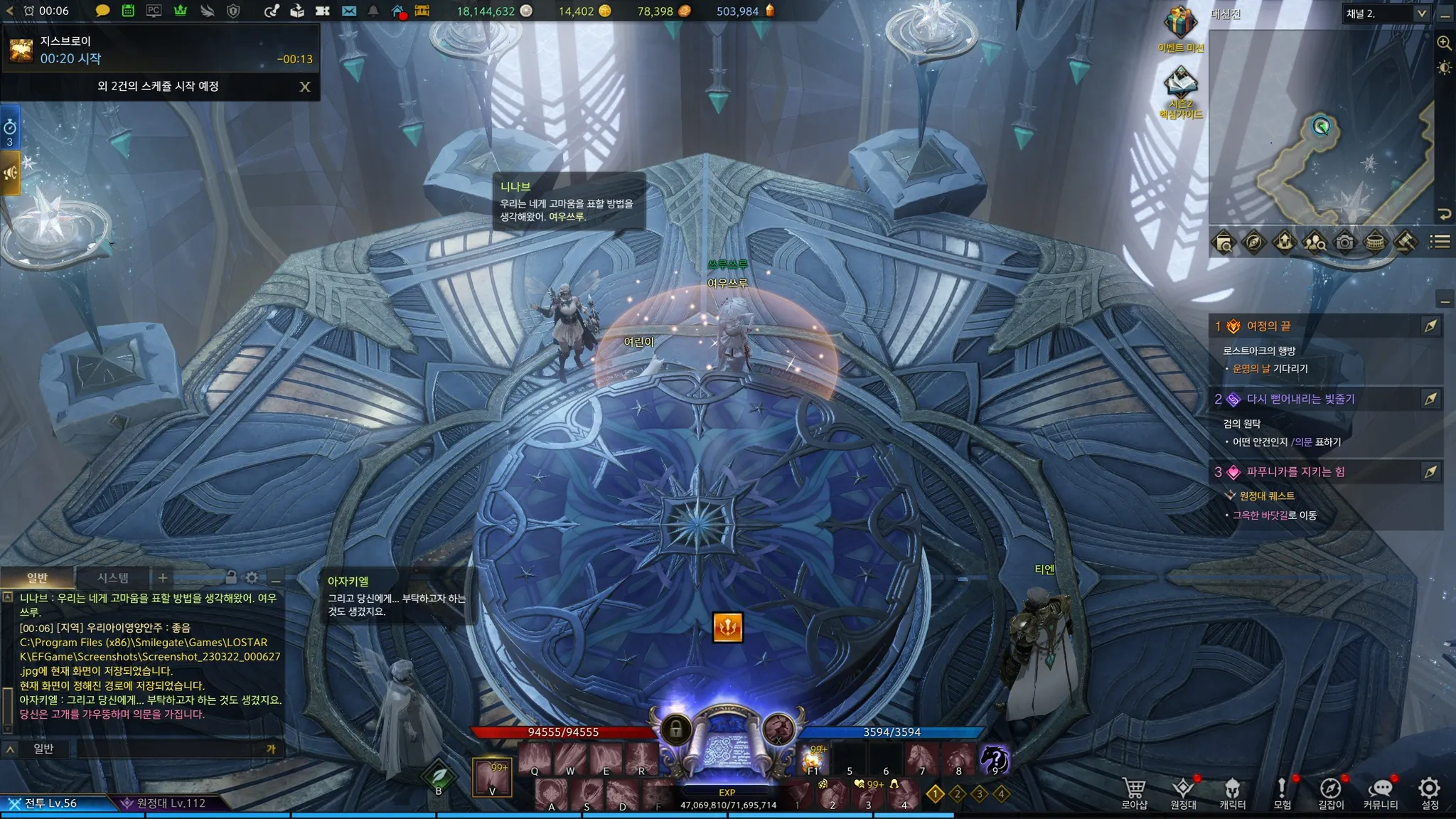This screenshot has width=1456, height=819.
Task: Click the mail envelope icon in top bar
Action: [348, 11]
